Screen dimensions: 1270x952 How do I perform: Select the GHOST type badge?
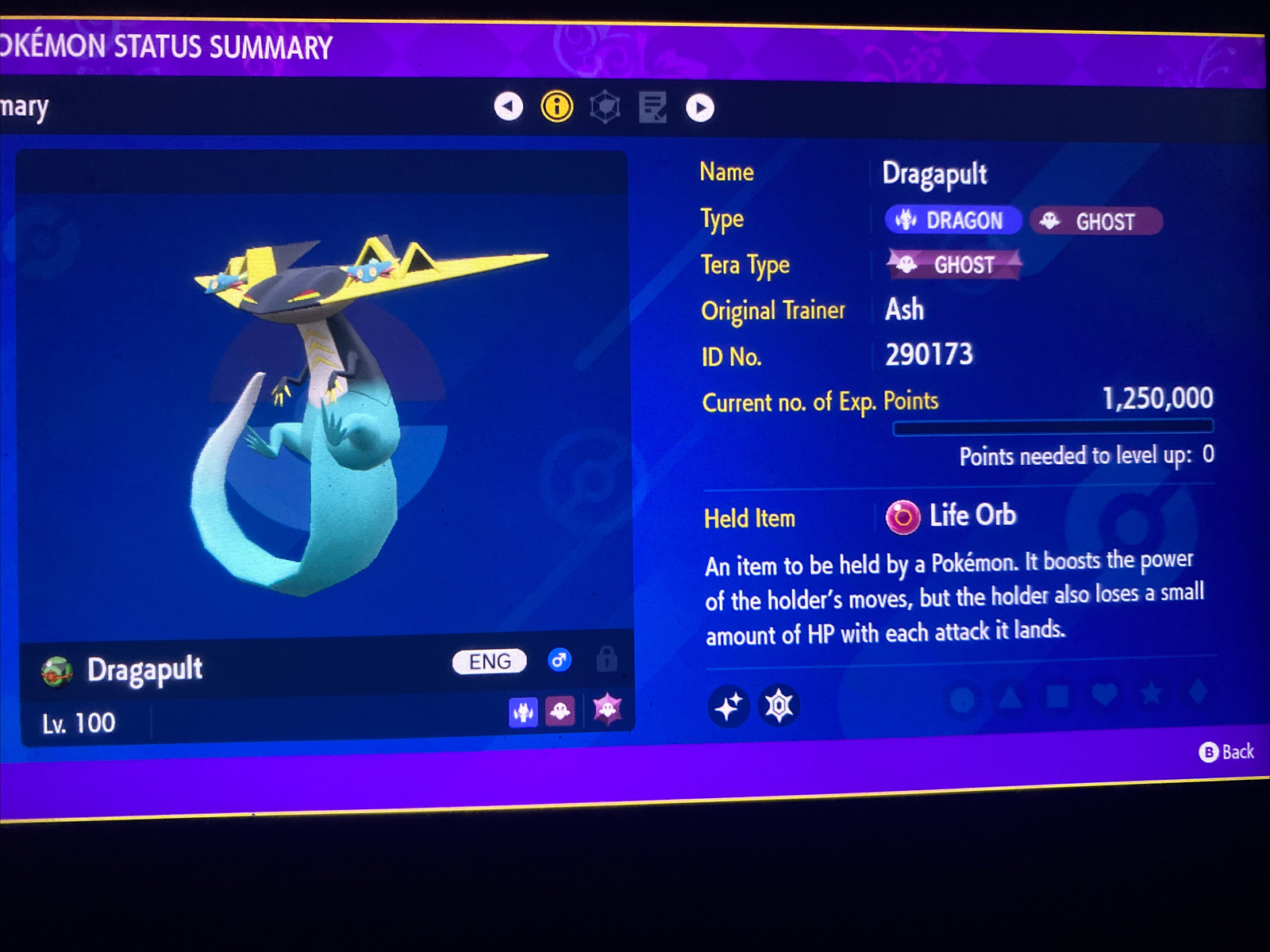pos(1095,222)
